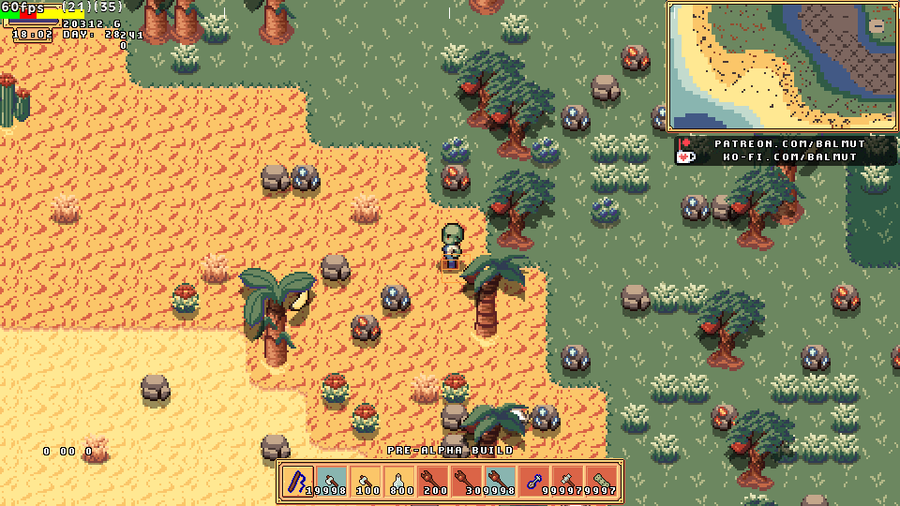This screenshot has width=900, height=506.
Task: Select the white bottle stack of 800
Action: tap(400, 481)
